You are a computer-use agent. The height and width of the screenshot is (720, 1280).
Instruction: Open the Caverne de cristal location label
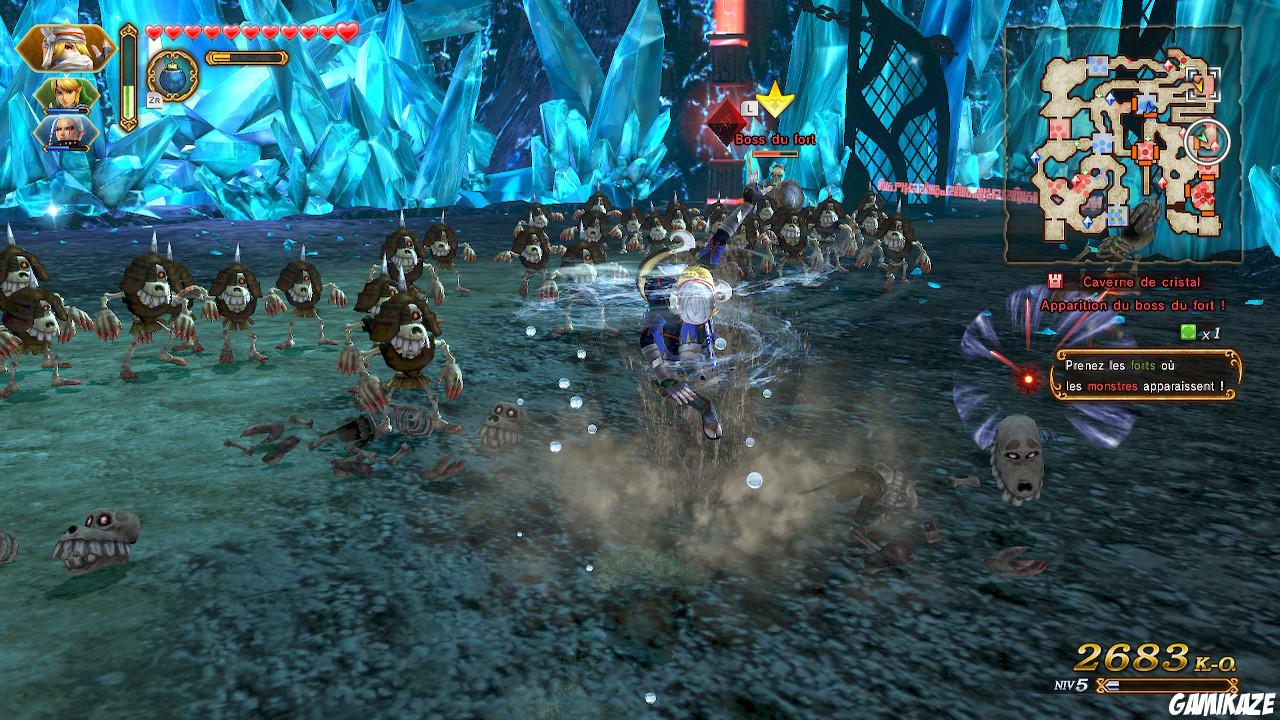pos(1140,282)
